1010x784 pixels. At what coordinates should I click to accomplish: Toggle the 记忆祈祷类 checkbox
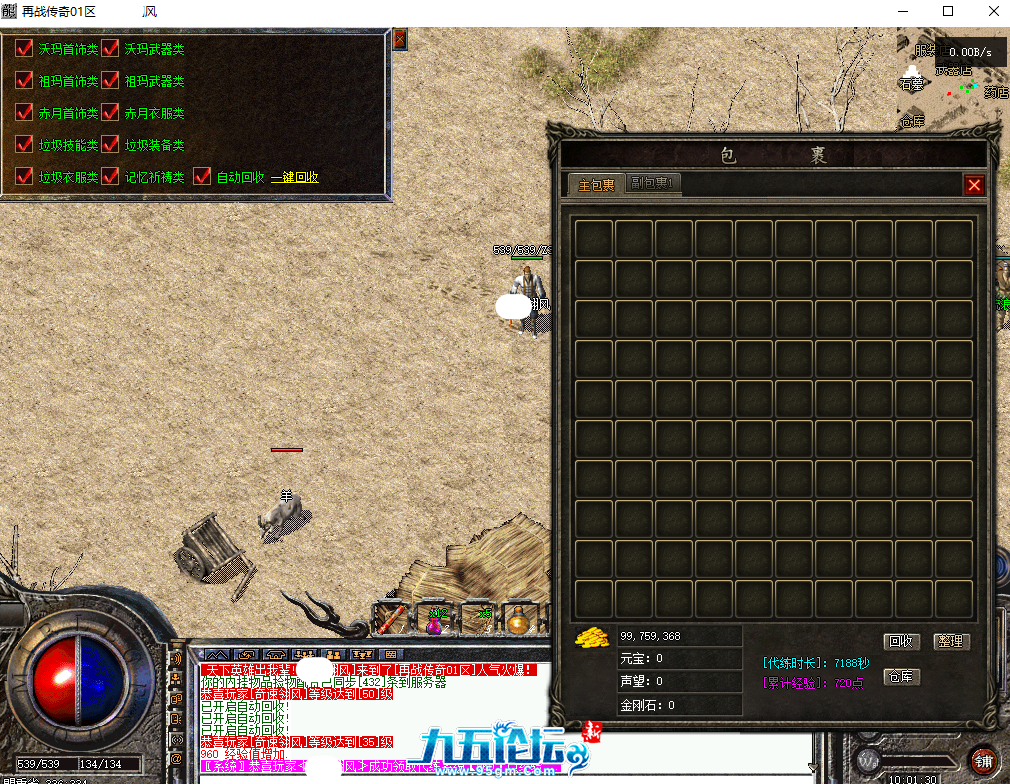pos(110,177)
